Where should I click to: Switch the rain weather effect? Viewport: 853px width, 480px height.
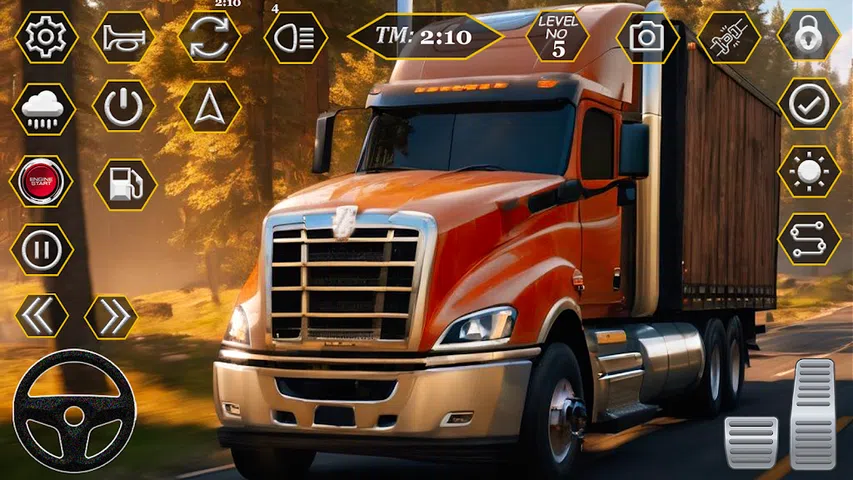43,108
